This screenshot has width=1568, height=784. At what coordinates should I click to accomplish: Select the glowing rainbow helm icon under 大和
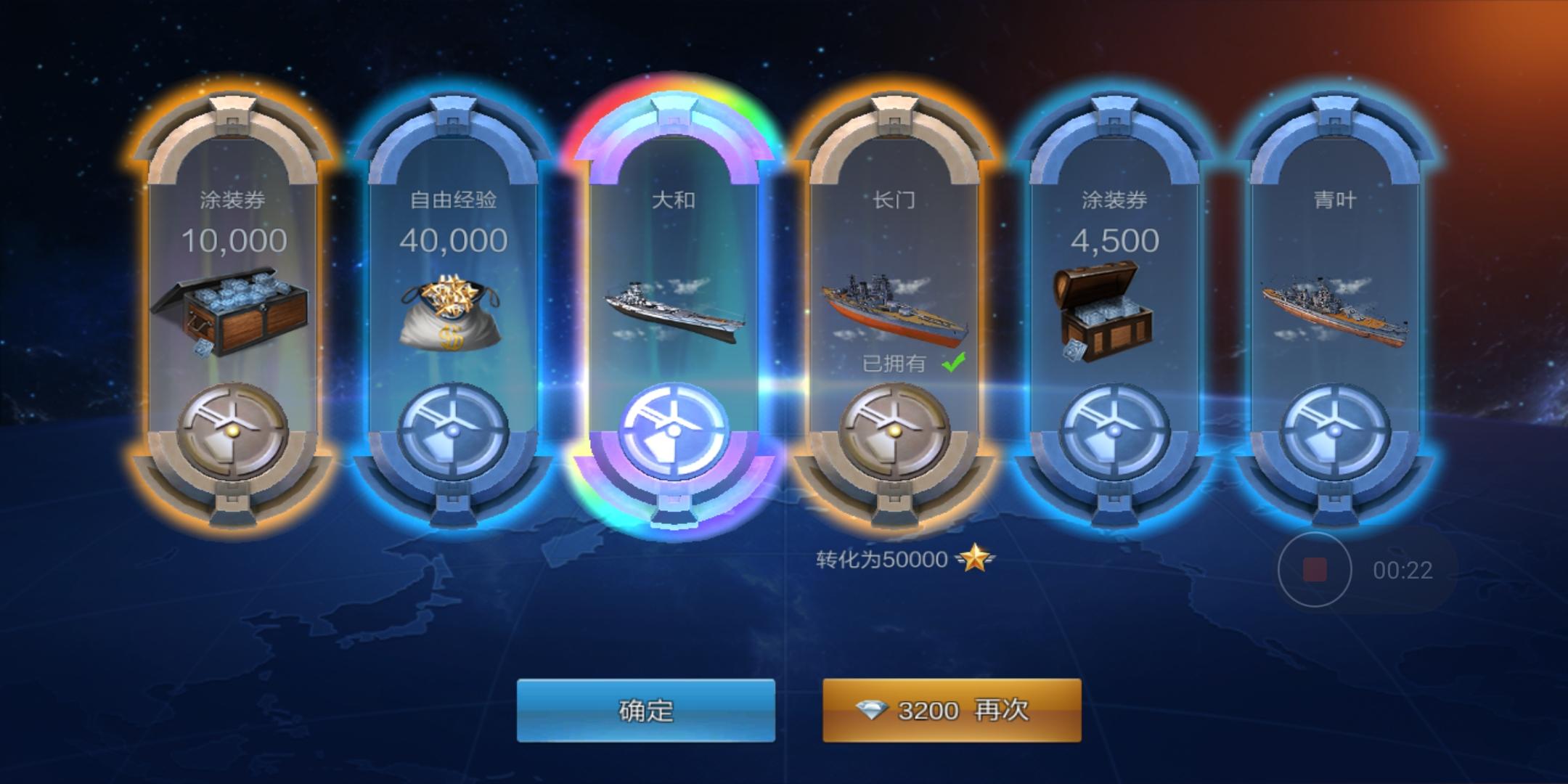pyautogui.click(x=675, y=430)
